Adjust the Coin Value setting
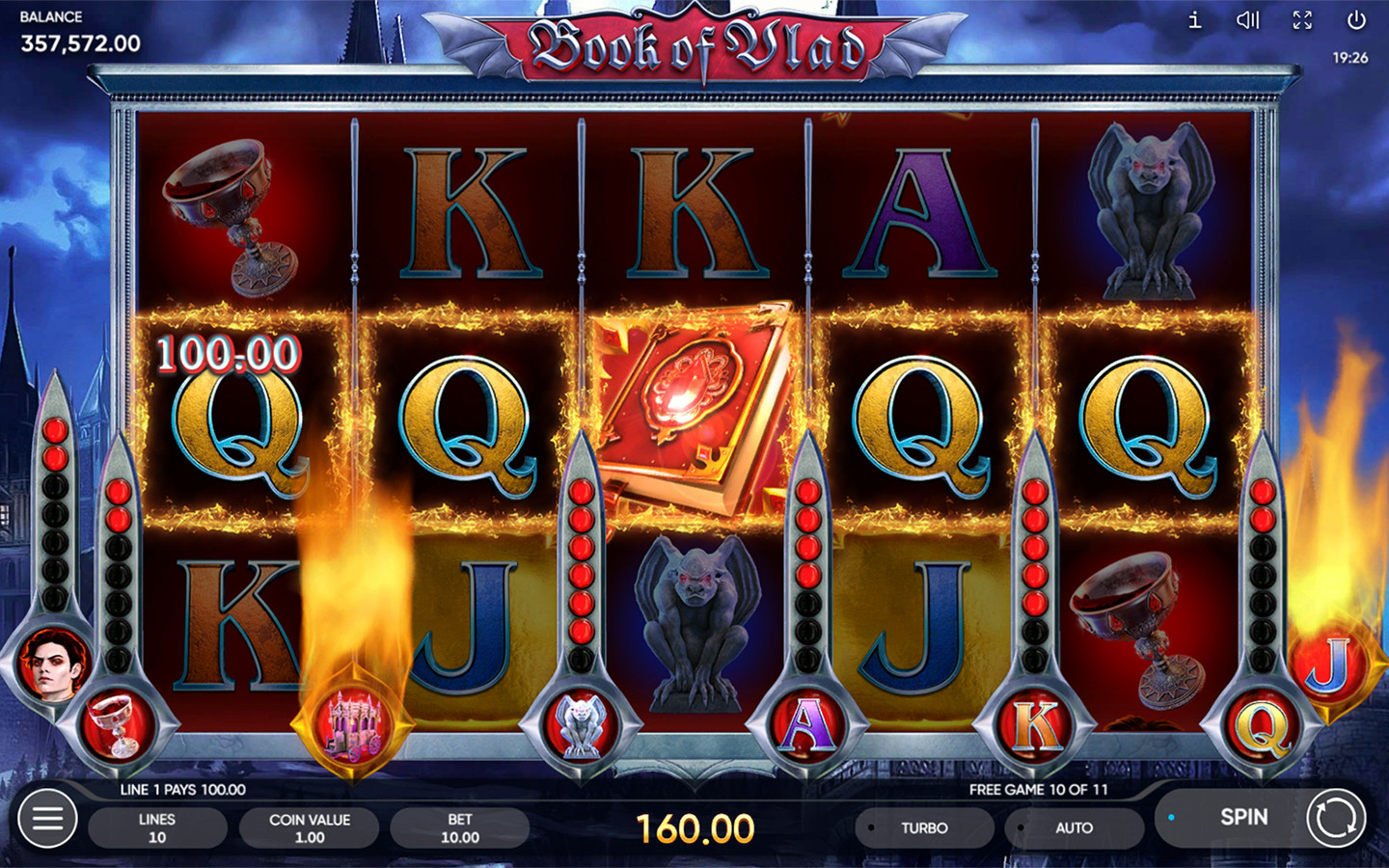The height and width of the screenshot is (868, 1389). tap(309, 827)
